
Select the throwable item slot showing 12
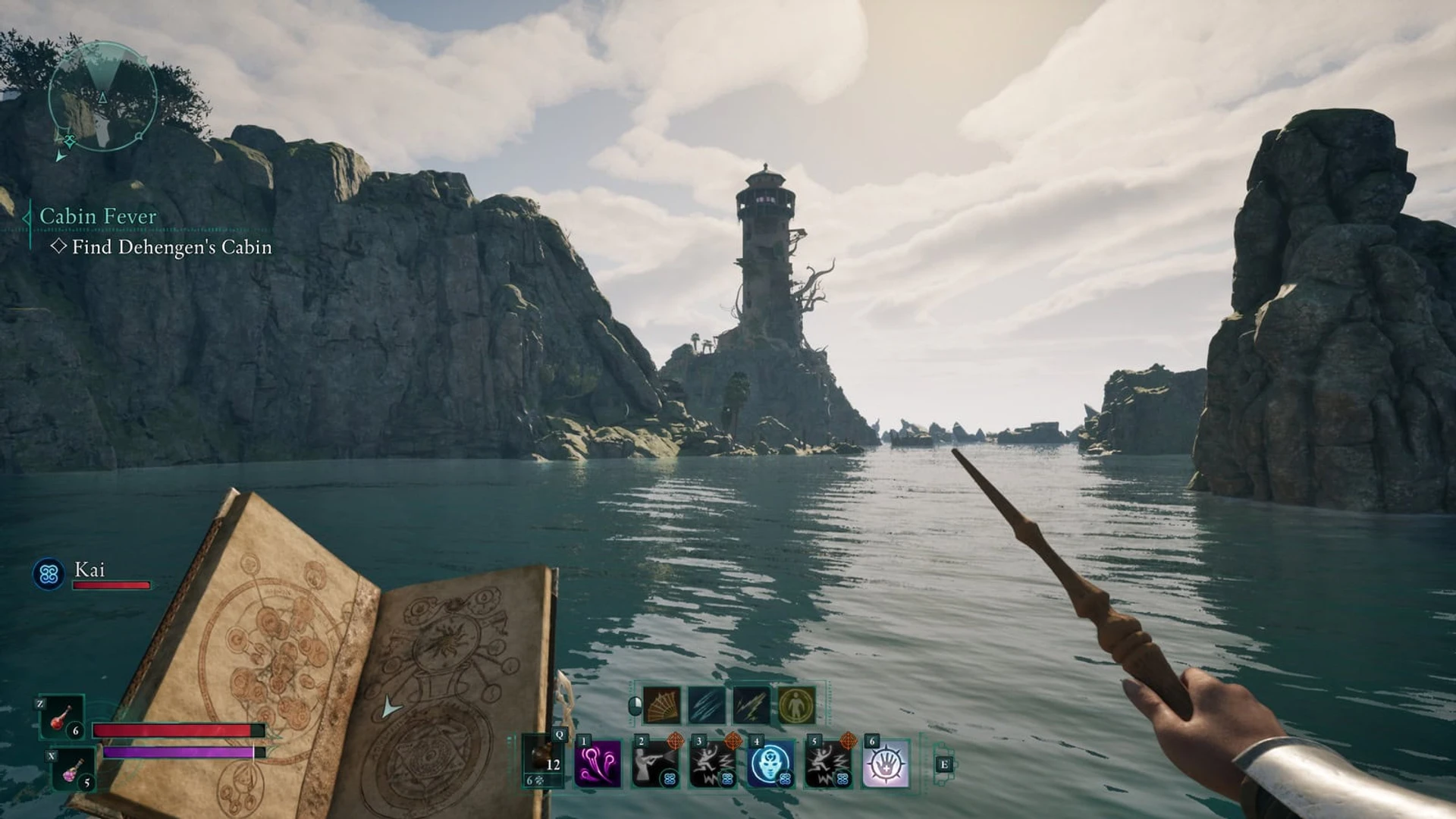coord(544,762)
